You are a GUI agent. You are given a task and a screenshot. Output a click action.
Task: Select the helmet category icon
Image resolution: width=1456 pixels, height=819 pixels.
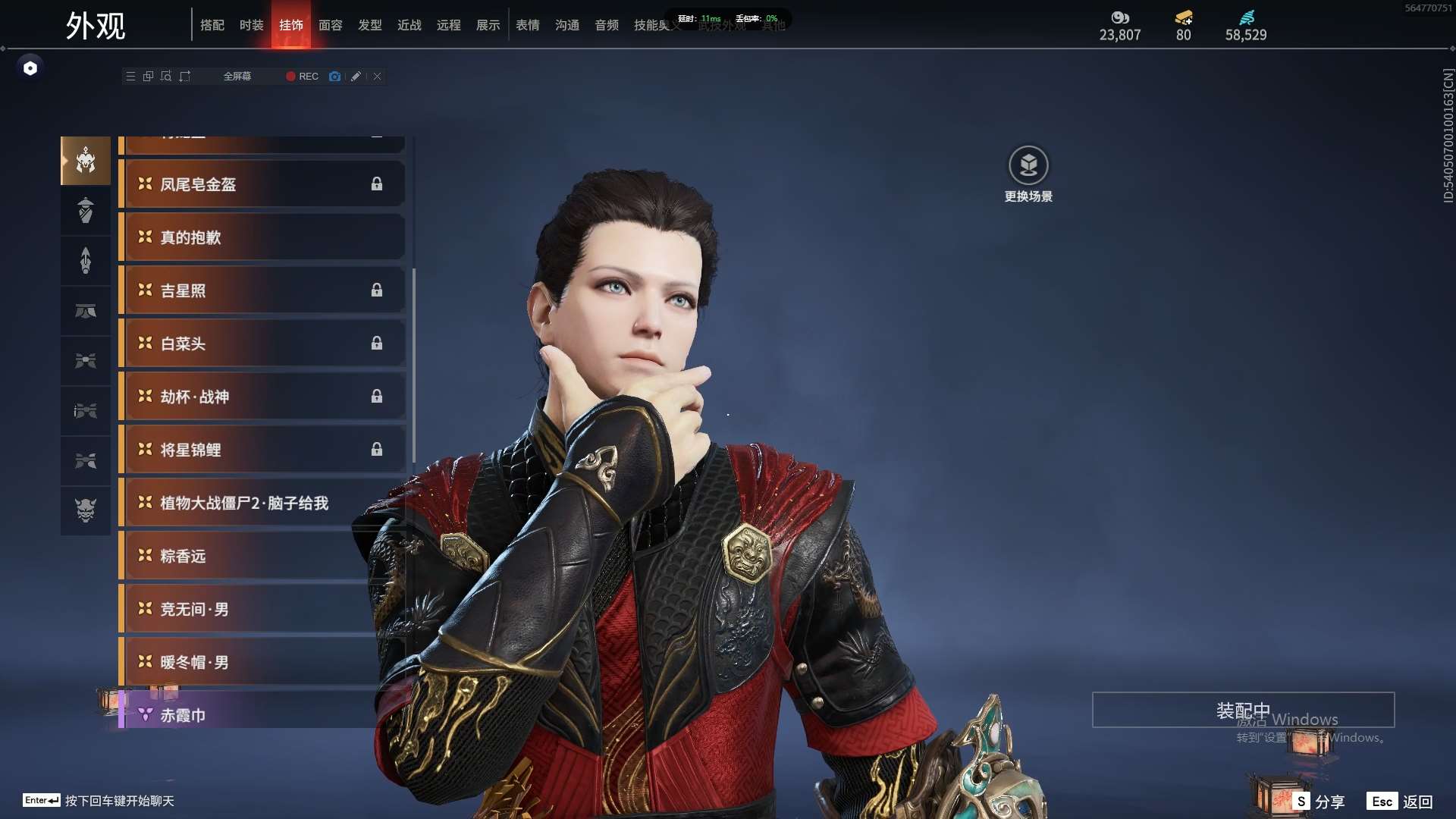click(86, 161)
